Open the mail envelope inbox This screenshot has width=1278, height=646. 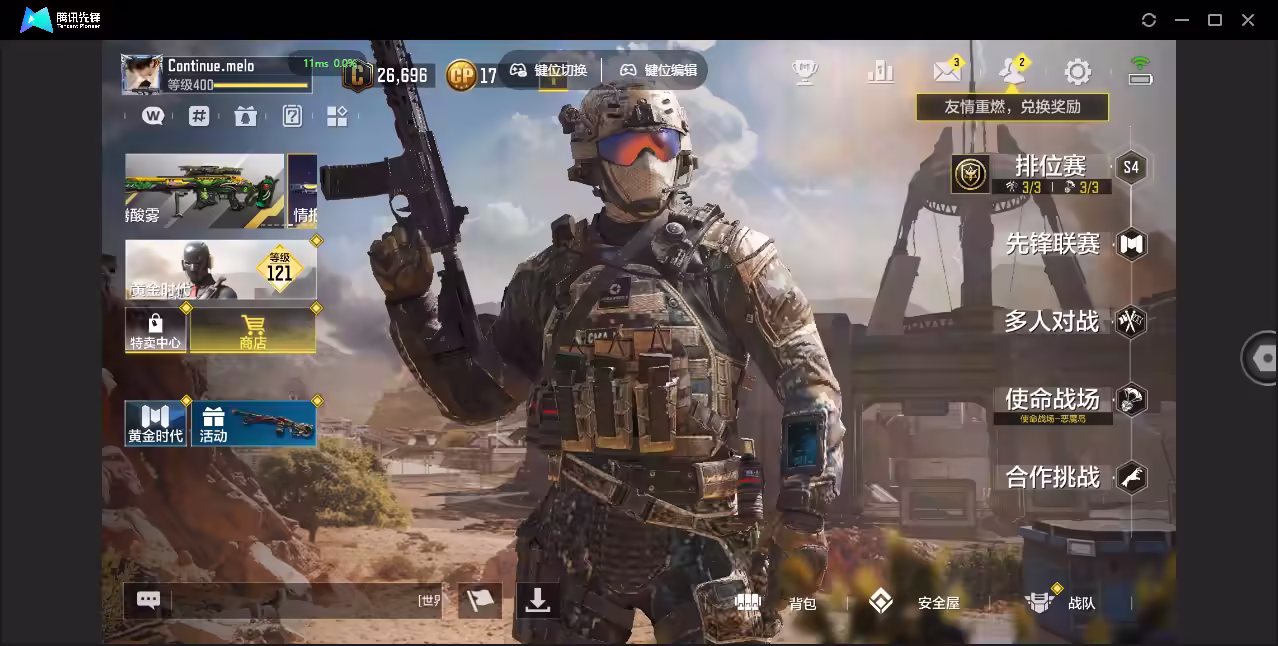tap(946, 72)
